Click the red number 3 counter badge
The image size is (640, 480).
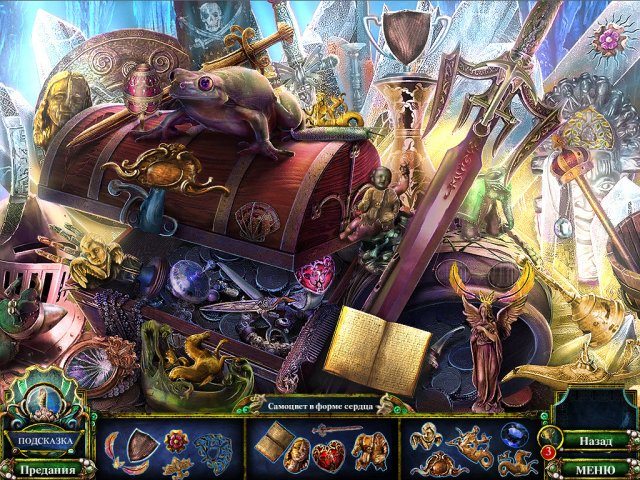pos(549,453)
